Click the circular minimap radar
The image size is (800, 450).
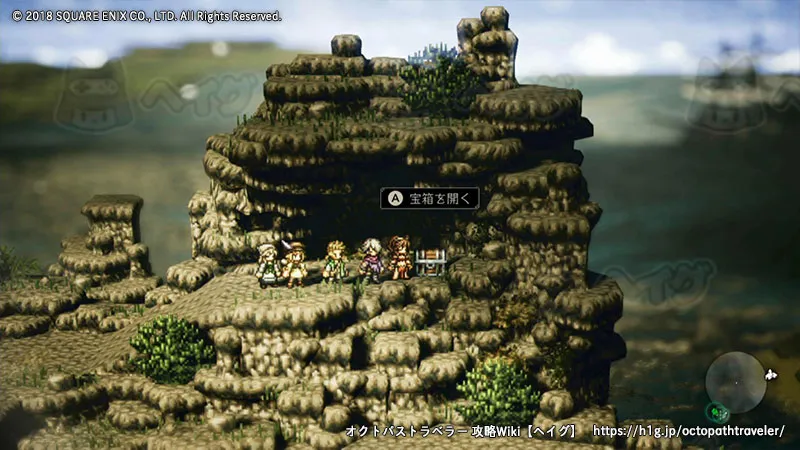coord(735,383)
